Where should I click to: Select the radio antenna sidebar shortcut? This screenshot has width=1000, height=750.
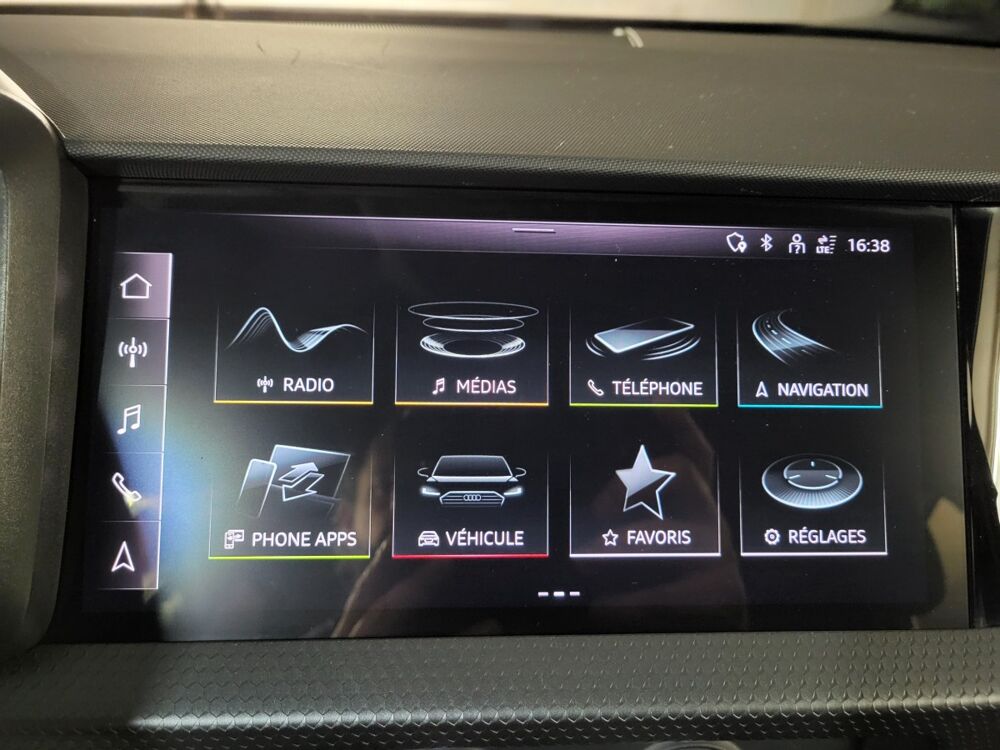pos(133,351)
